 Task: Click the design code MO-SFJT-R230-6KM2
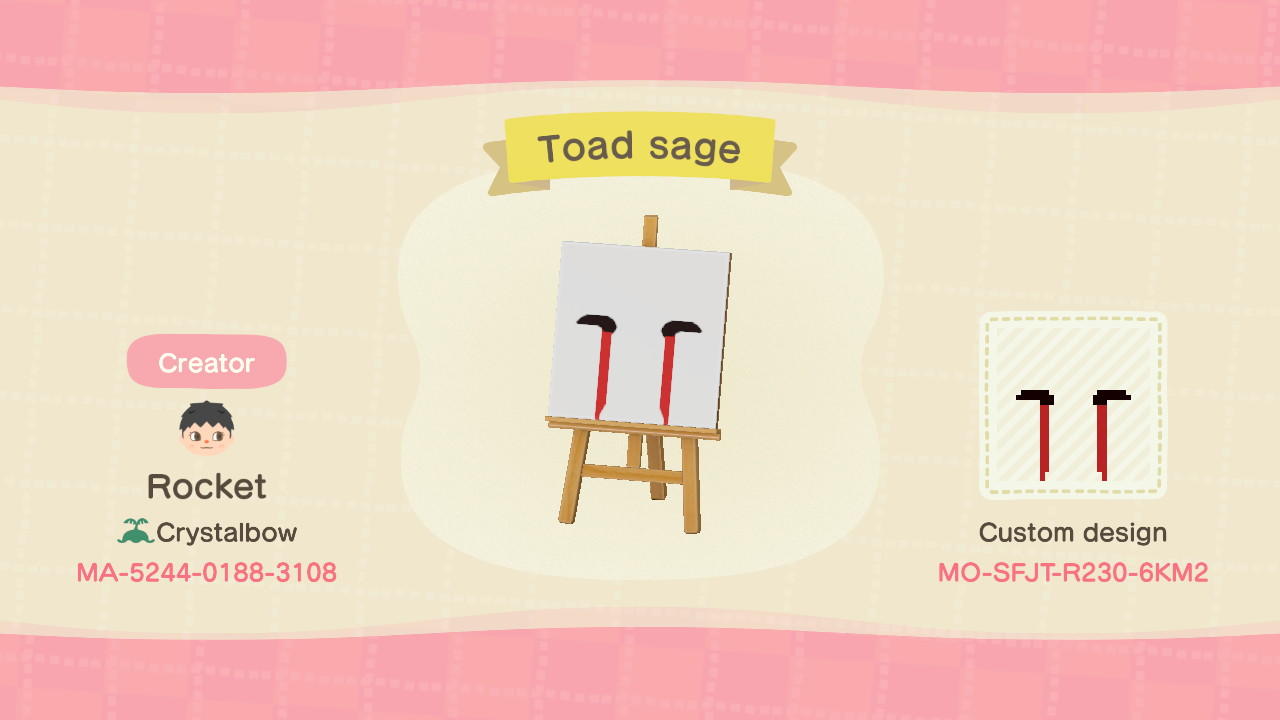click(1073, 573)
